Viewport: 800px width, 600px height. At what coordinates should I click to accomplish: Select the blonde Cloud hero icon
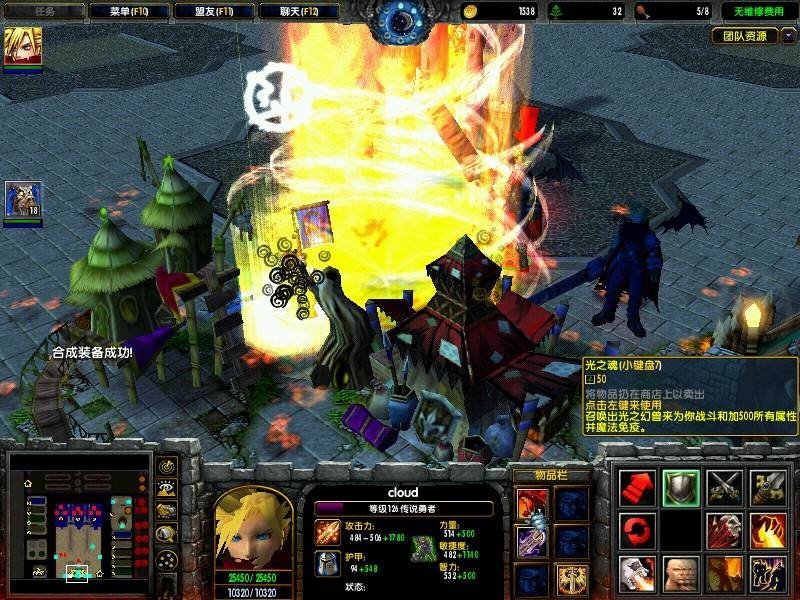pyautogui.click(x=22, y=47)
